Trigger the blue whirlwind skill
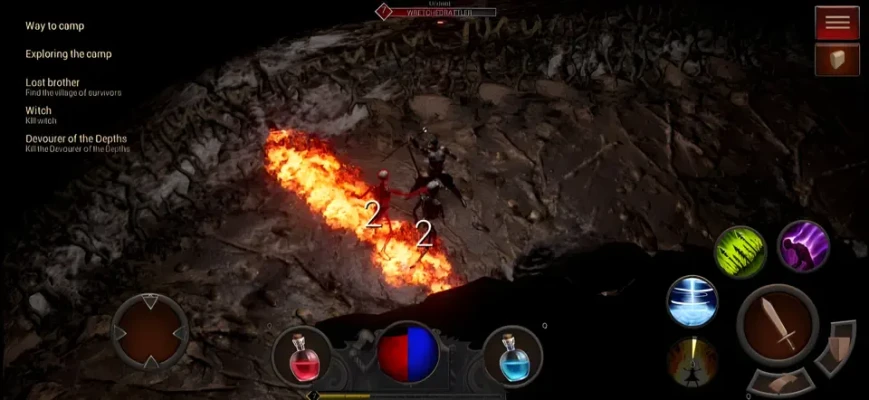Screen dimensions: 869x400 click(692, 301)
